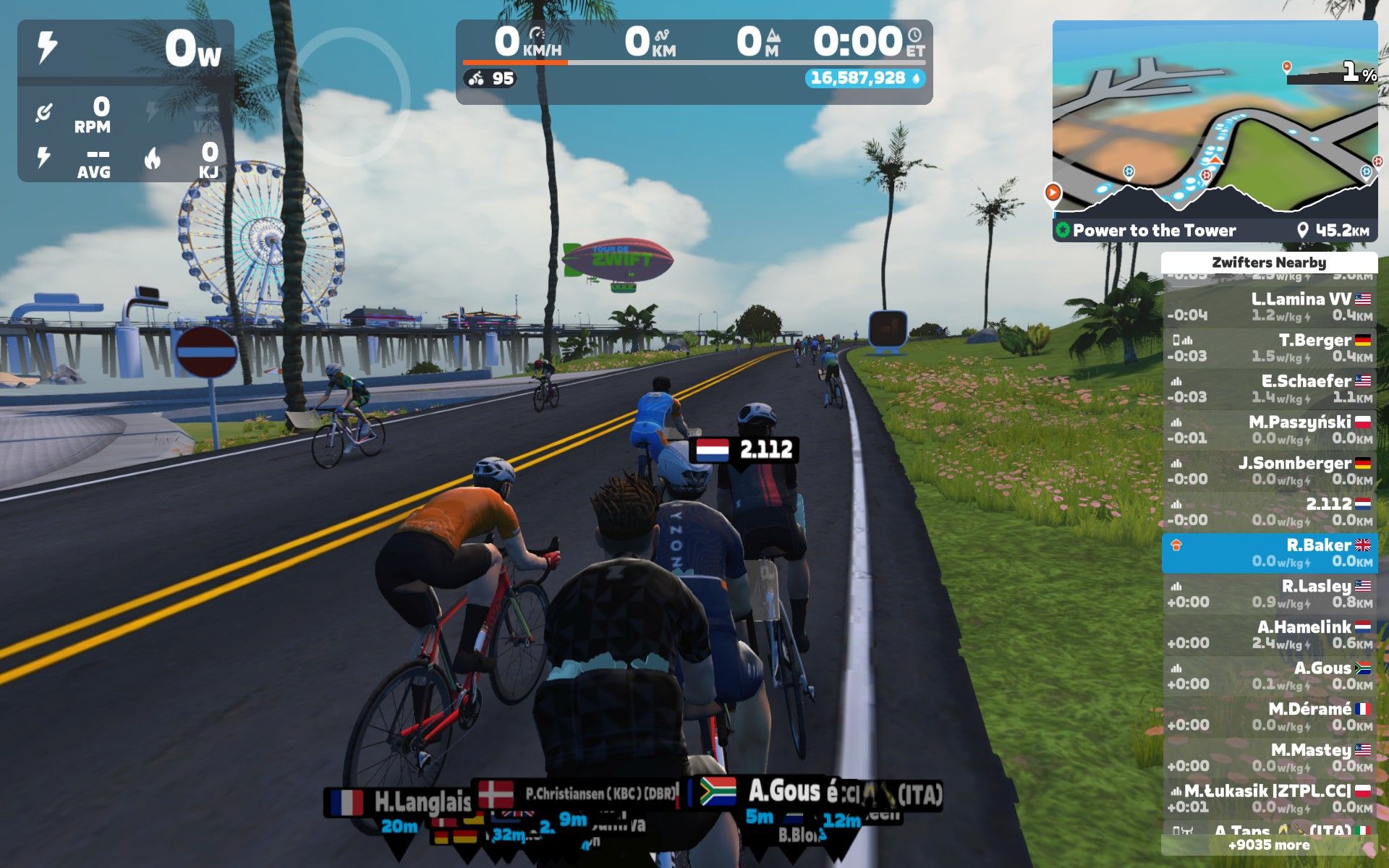This screenshot has height=868, width=1389.
Task: Choose T.Berger from the nearby riders list
Action: (x=1269, y=348)
